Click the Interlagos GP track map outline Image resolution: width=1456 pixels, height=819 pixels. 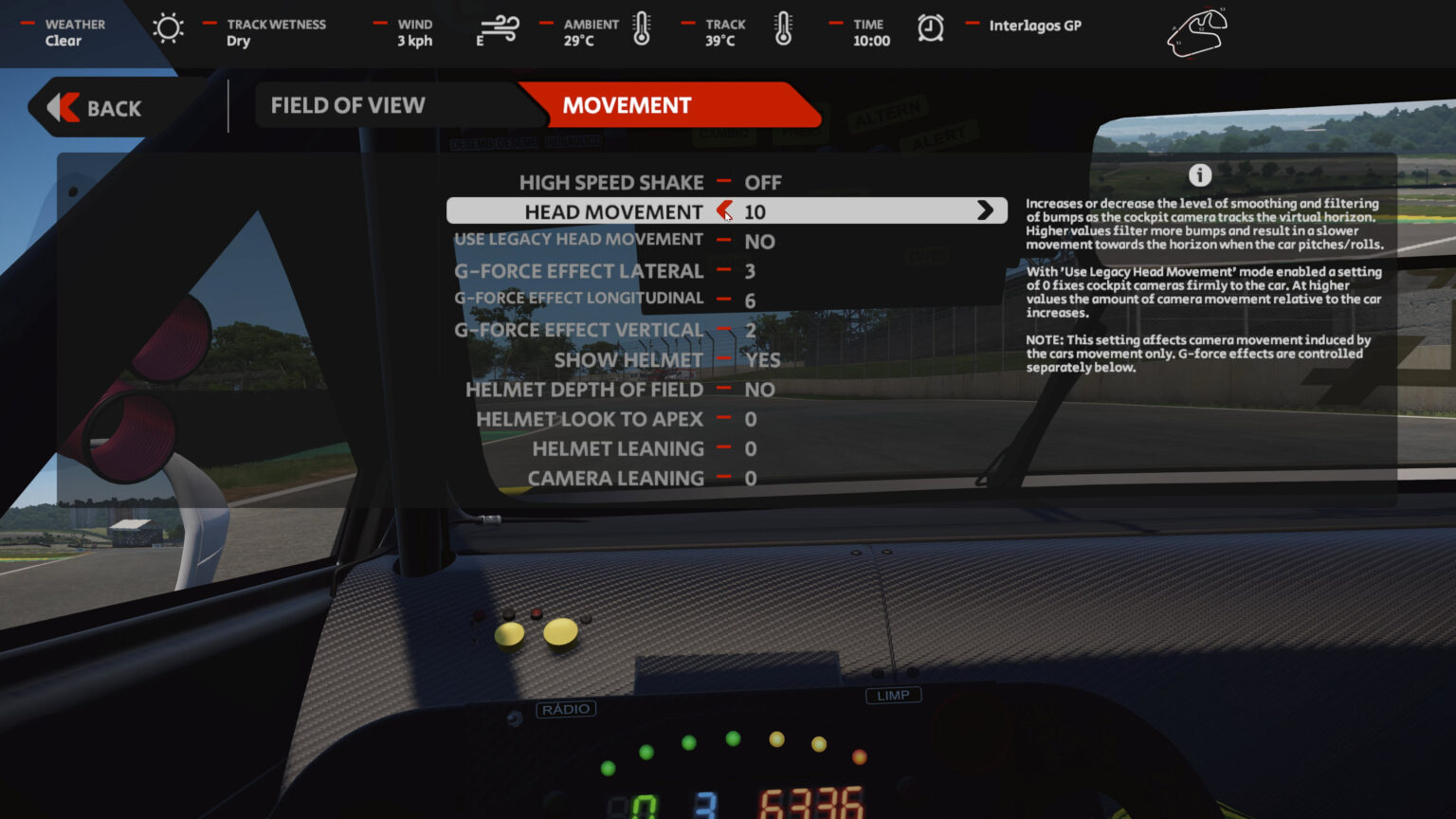1196,32
